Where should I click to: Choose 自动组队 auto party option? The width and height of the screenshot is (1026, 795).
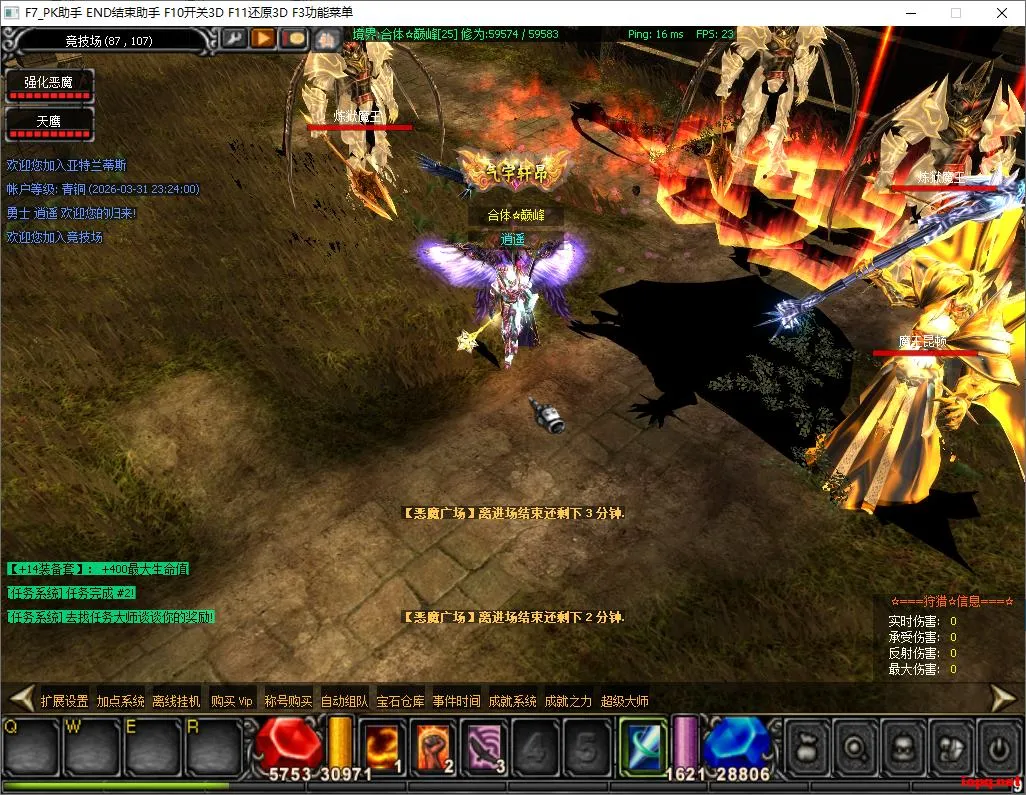tap(344, 701)
